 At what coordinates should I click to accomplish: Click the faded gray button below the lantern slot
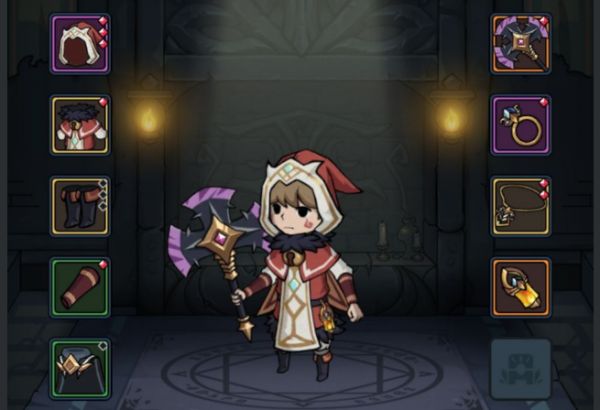coord(520,368)
